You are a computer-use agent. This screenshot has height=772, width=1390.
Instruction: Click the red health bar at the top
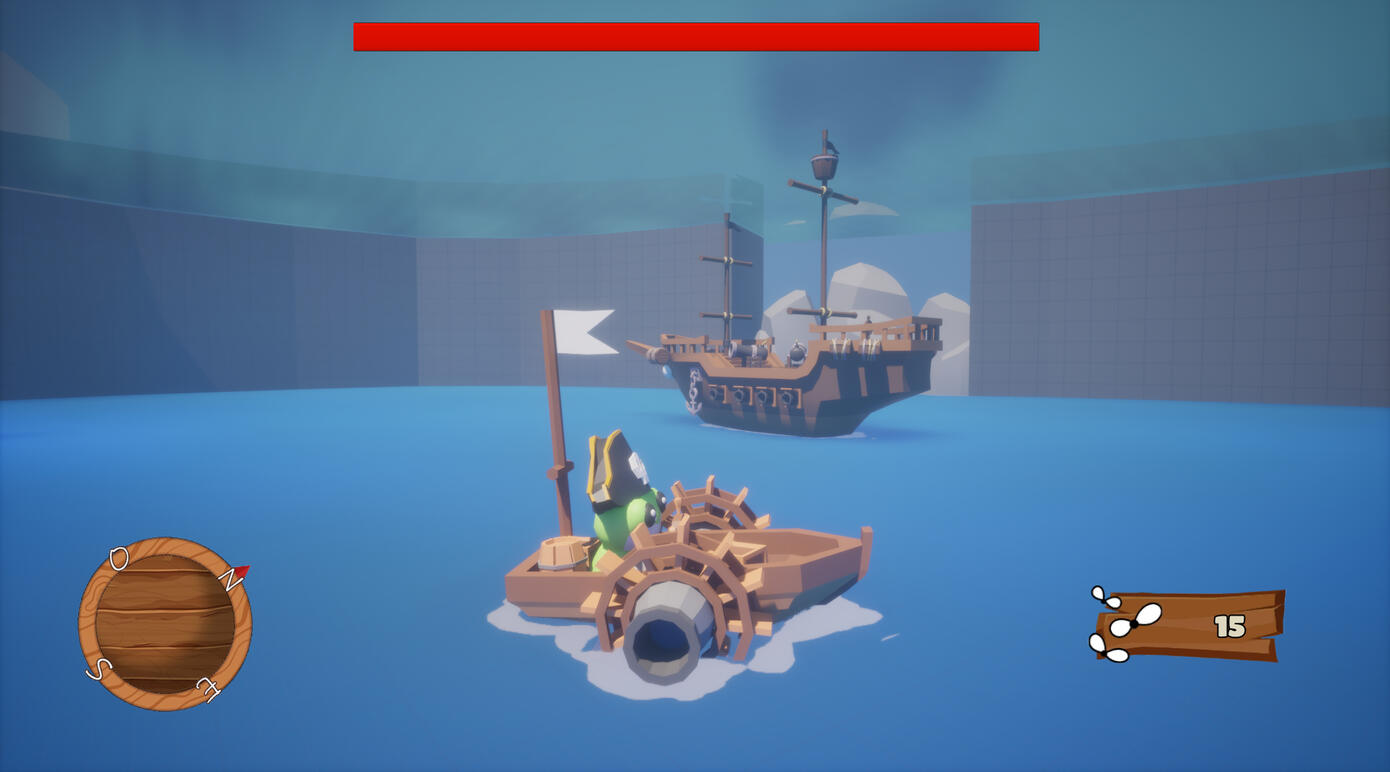[x=694, y=36]
